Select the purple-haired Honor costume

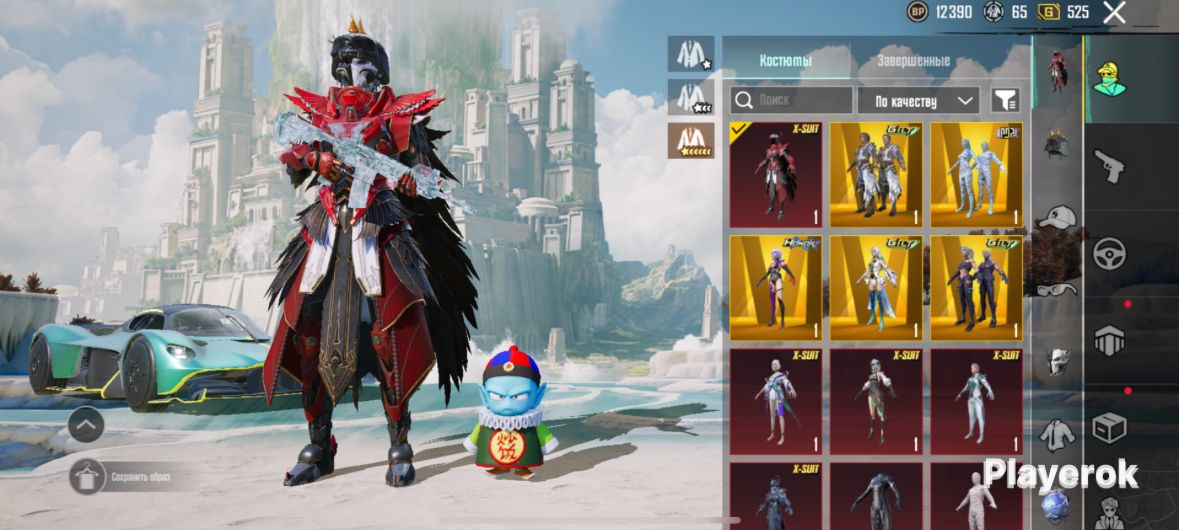776,288
